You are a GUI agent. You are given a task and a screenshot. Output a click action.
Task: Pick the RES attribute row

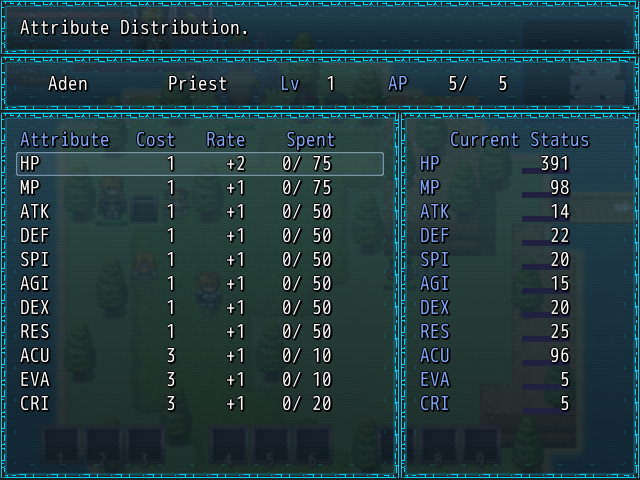tap(200, 332)
